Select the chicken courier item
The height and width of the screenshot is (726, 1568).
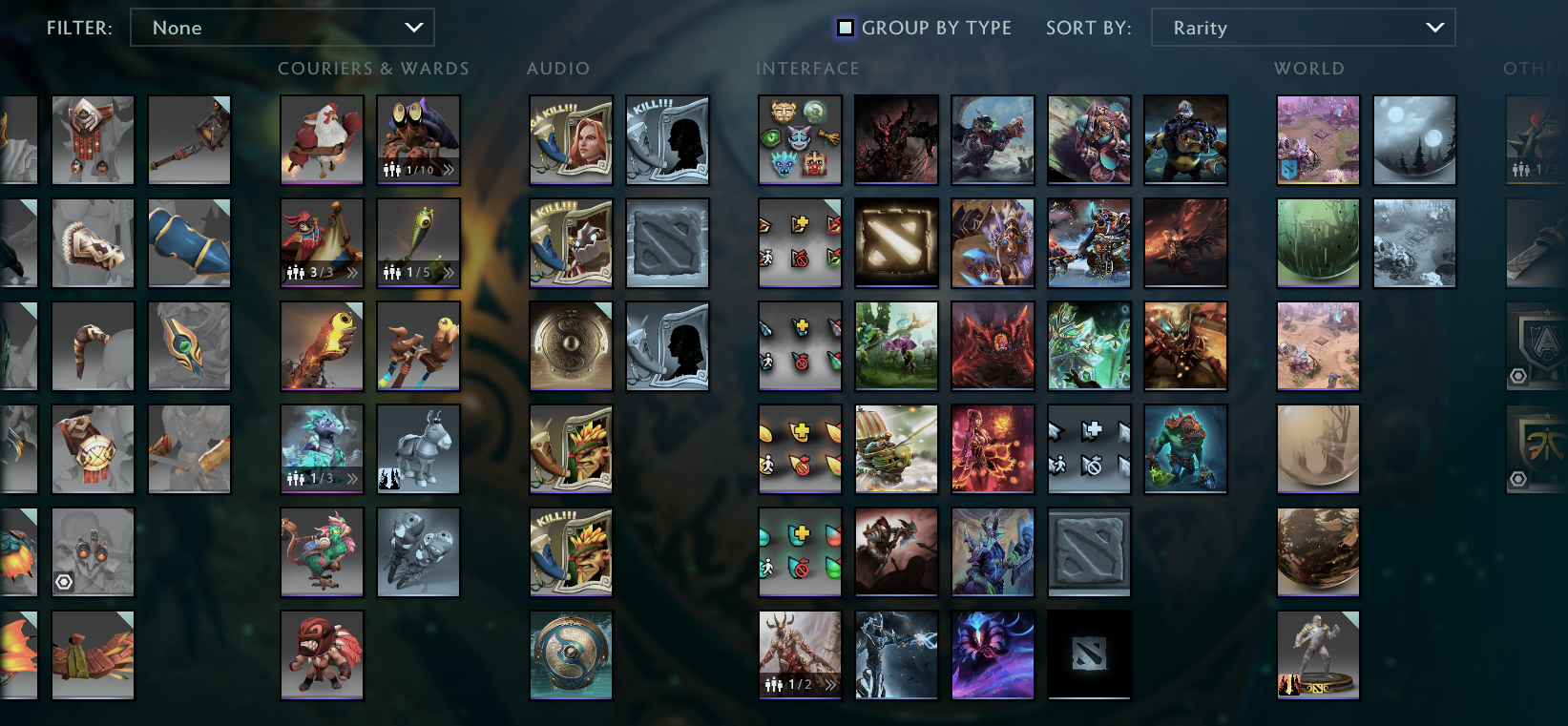tap(322, 140)
